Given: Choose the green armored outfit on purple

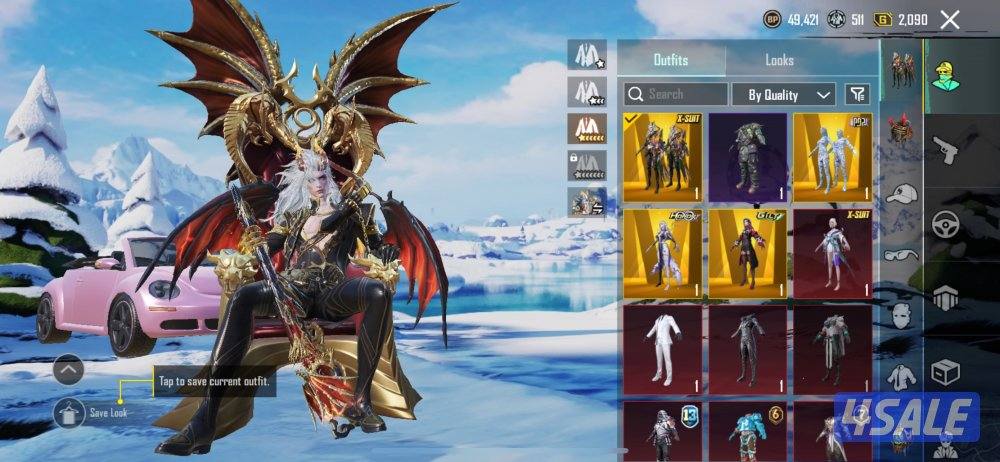Looking at the screenshot, I should (746, 157).
